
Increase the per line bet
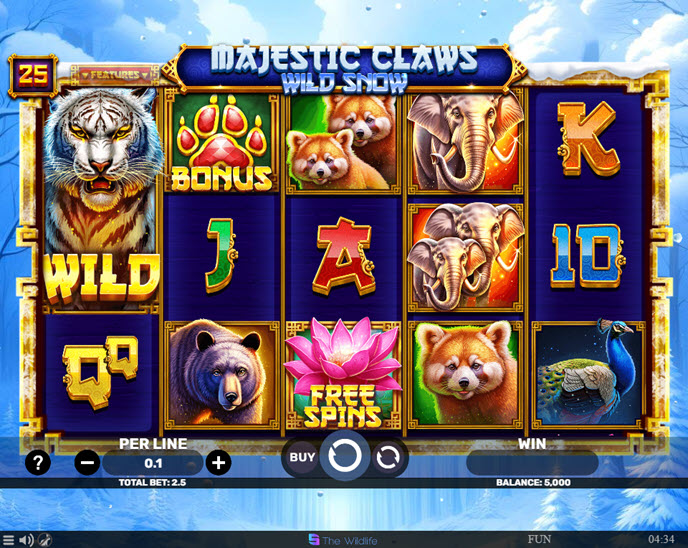pyautogui.click(x=218, y=462)
